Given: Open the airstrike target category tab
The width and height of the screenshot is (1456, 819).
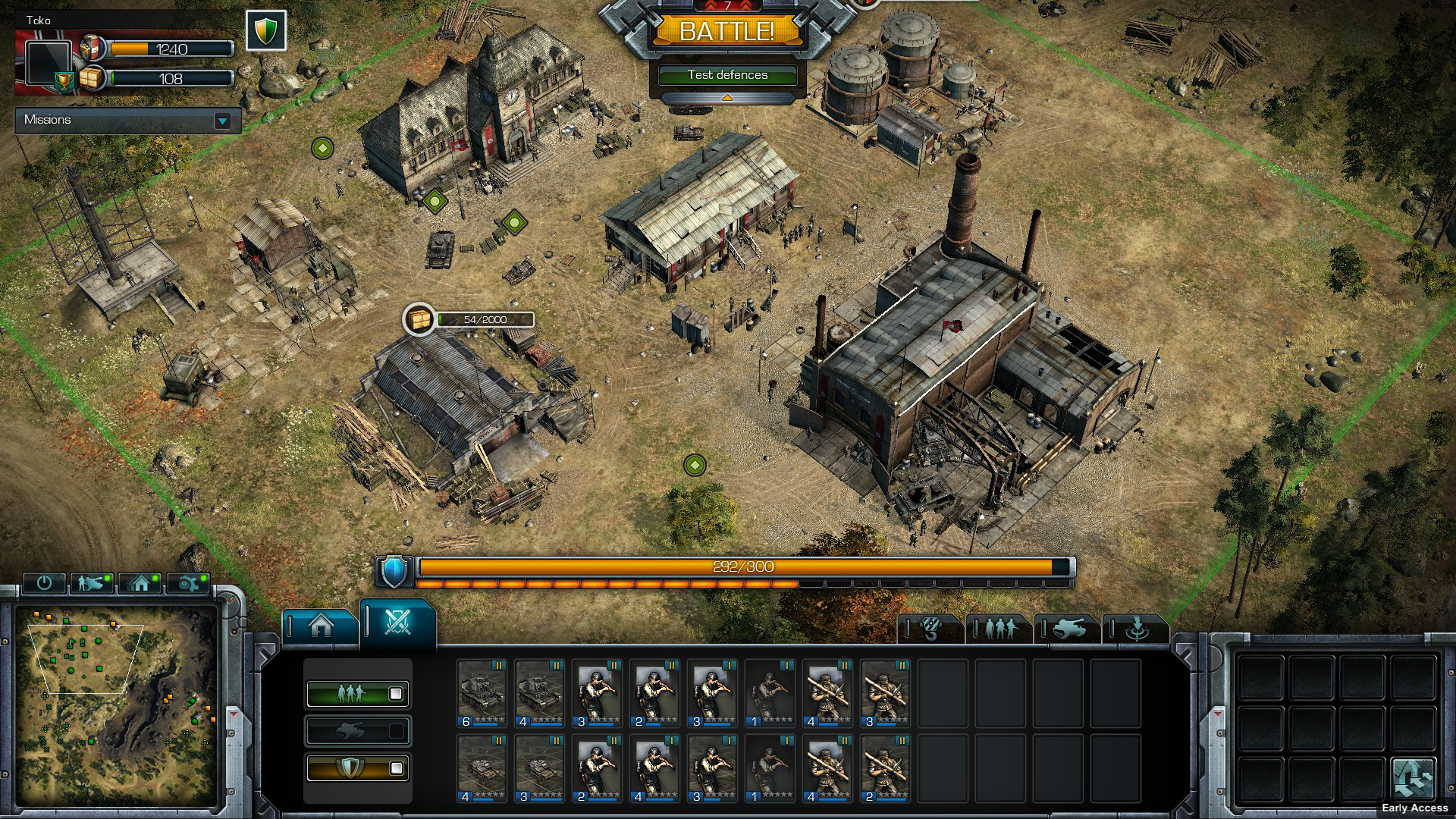Looking at the screenshot, I should 1135,629.
